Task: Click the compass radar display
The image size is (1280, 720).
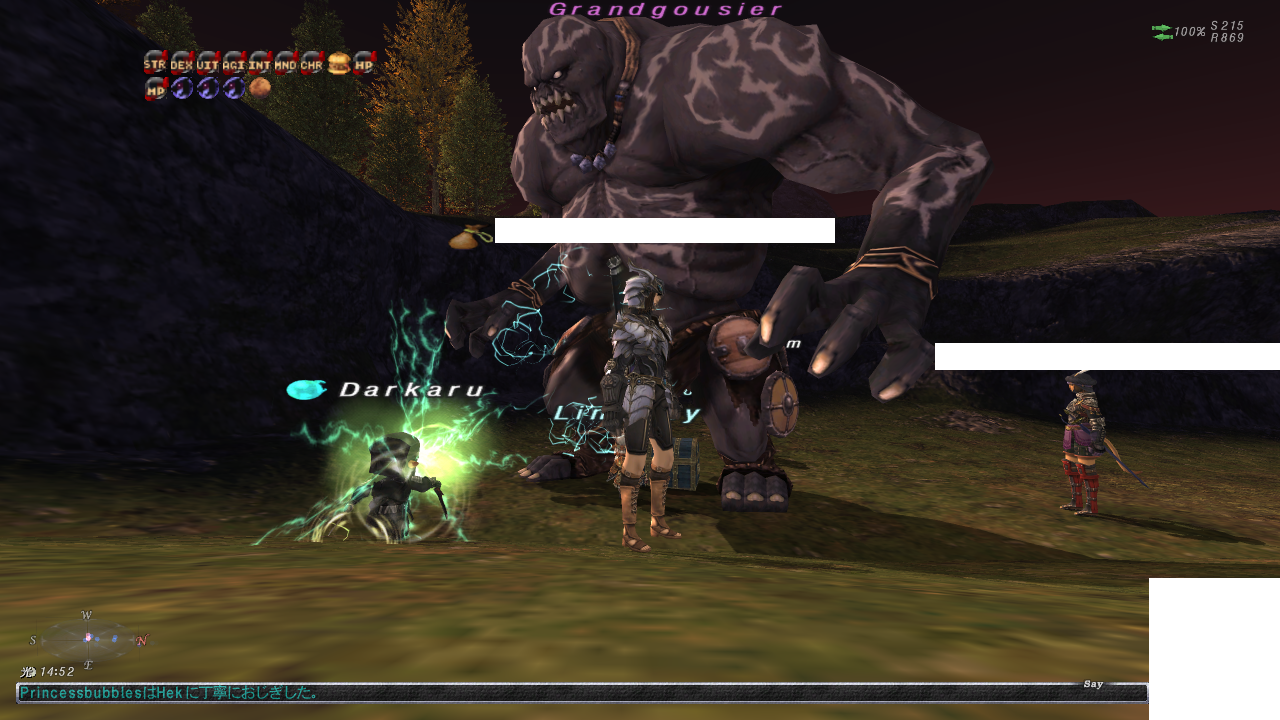Action: tap(88, 639)
